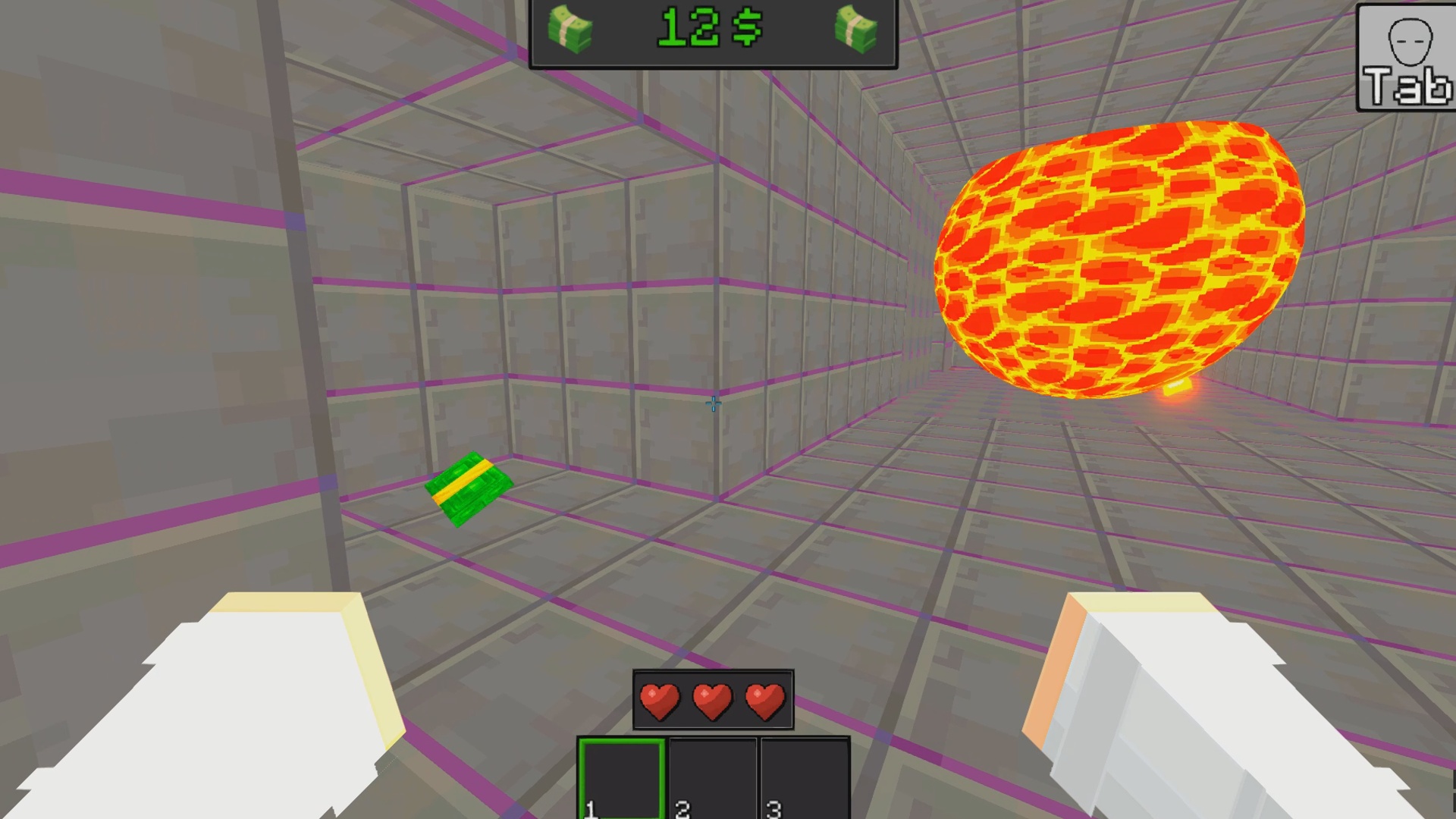Image resolution: width=1456 pixels, height=819 pixels.
Task: Select the Tab label text
Action: click(1405, 85)
